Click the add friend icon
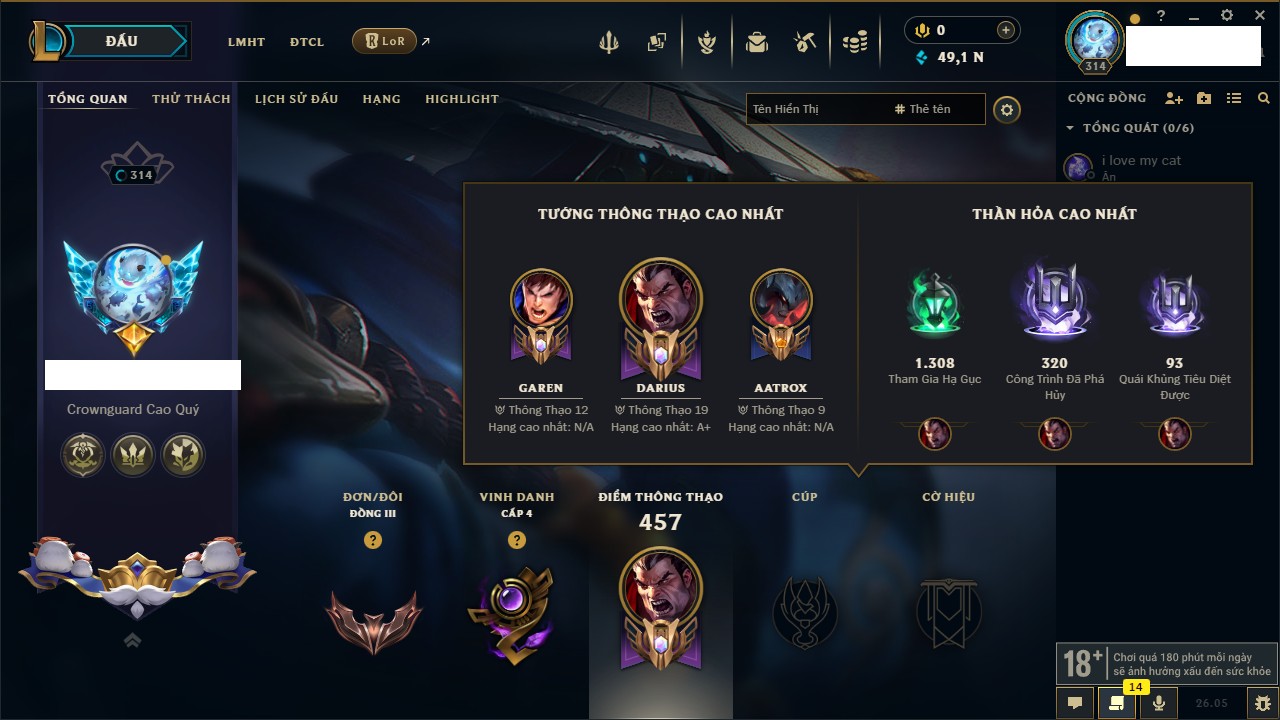 tap(1174, 98)
